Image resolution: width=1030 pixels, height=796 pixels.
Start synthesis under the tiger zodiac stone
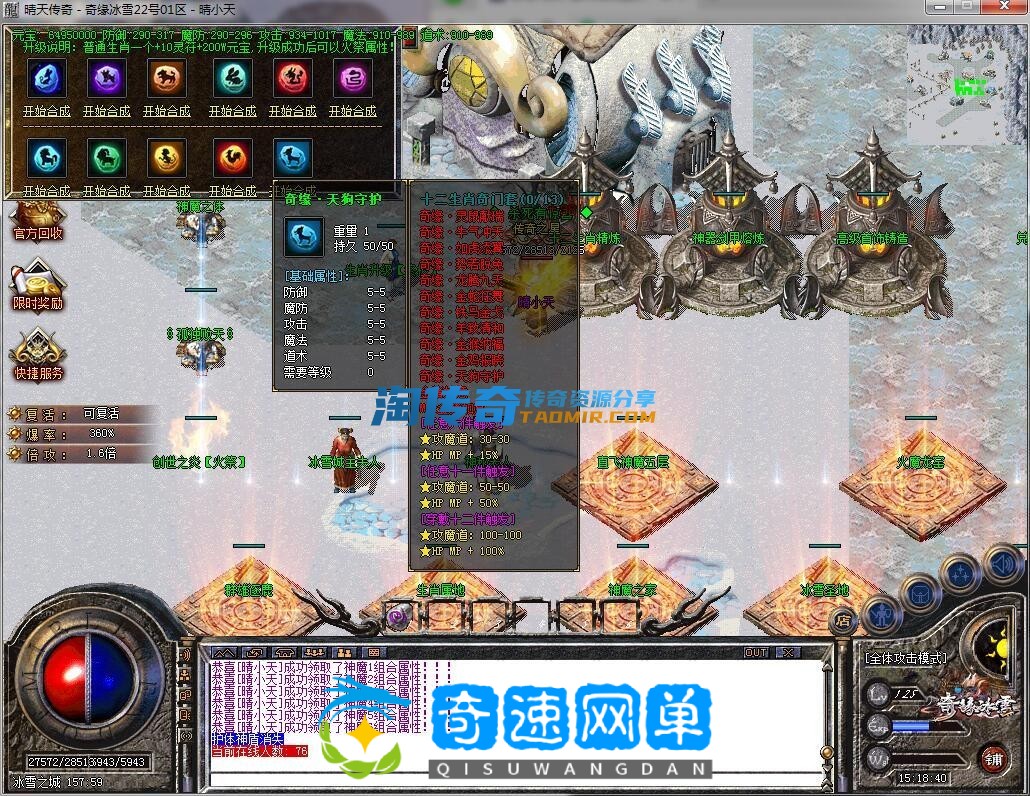[x=167, y=111]
